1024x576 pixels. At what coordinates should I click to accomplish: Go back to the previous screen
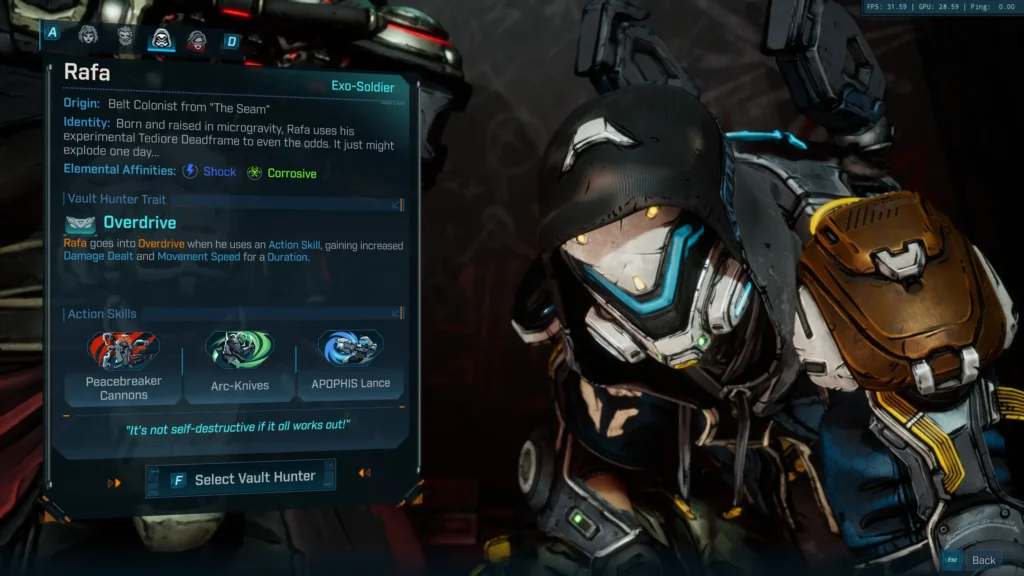coord(974,560)
